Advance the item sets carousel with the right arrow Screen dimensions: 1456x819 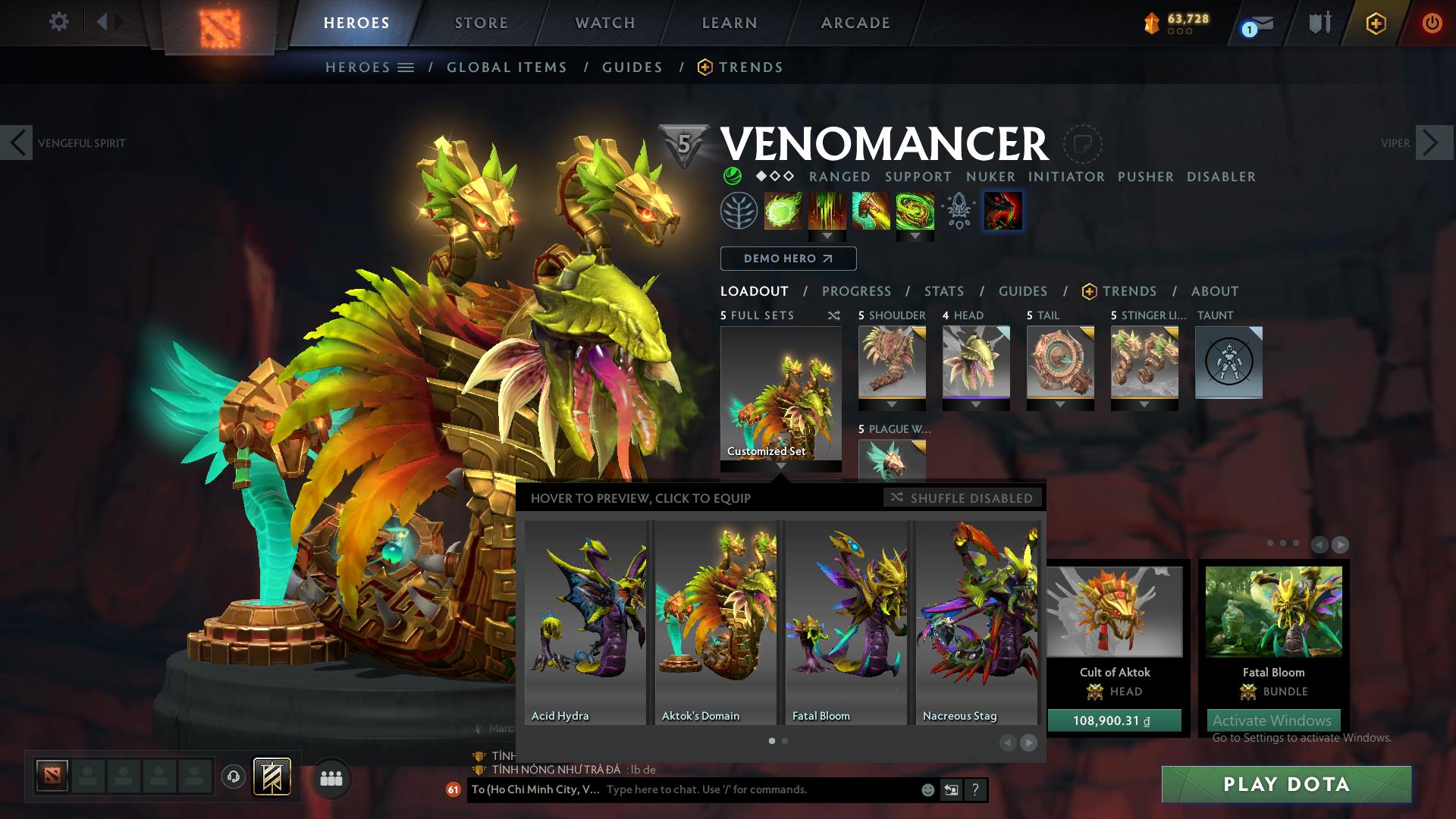pos(1030,741)
